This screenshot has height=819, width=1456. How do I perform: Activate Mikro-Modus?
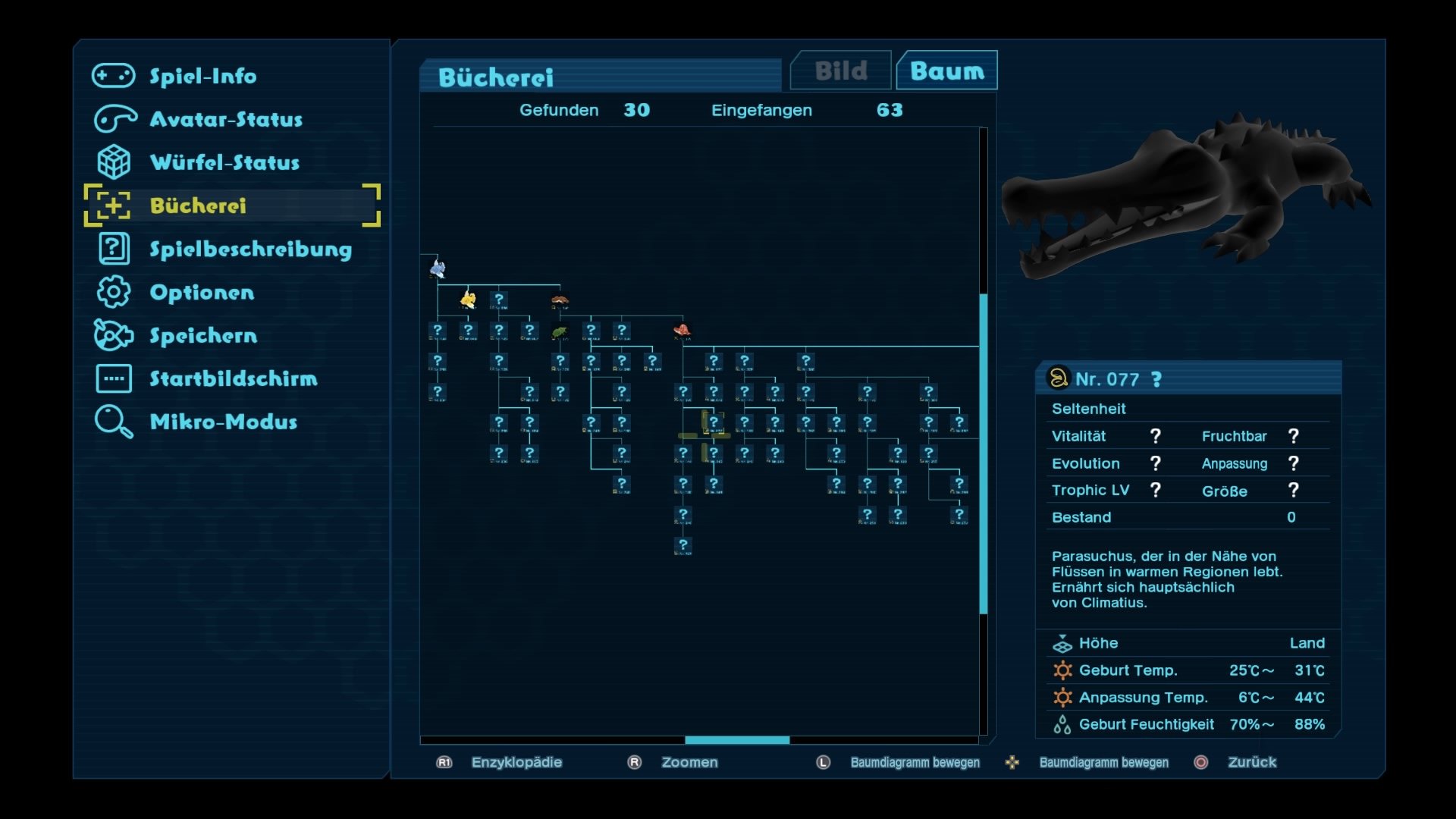(x=223, y=422)
